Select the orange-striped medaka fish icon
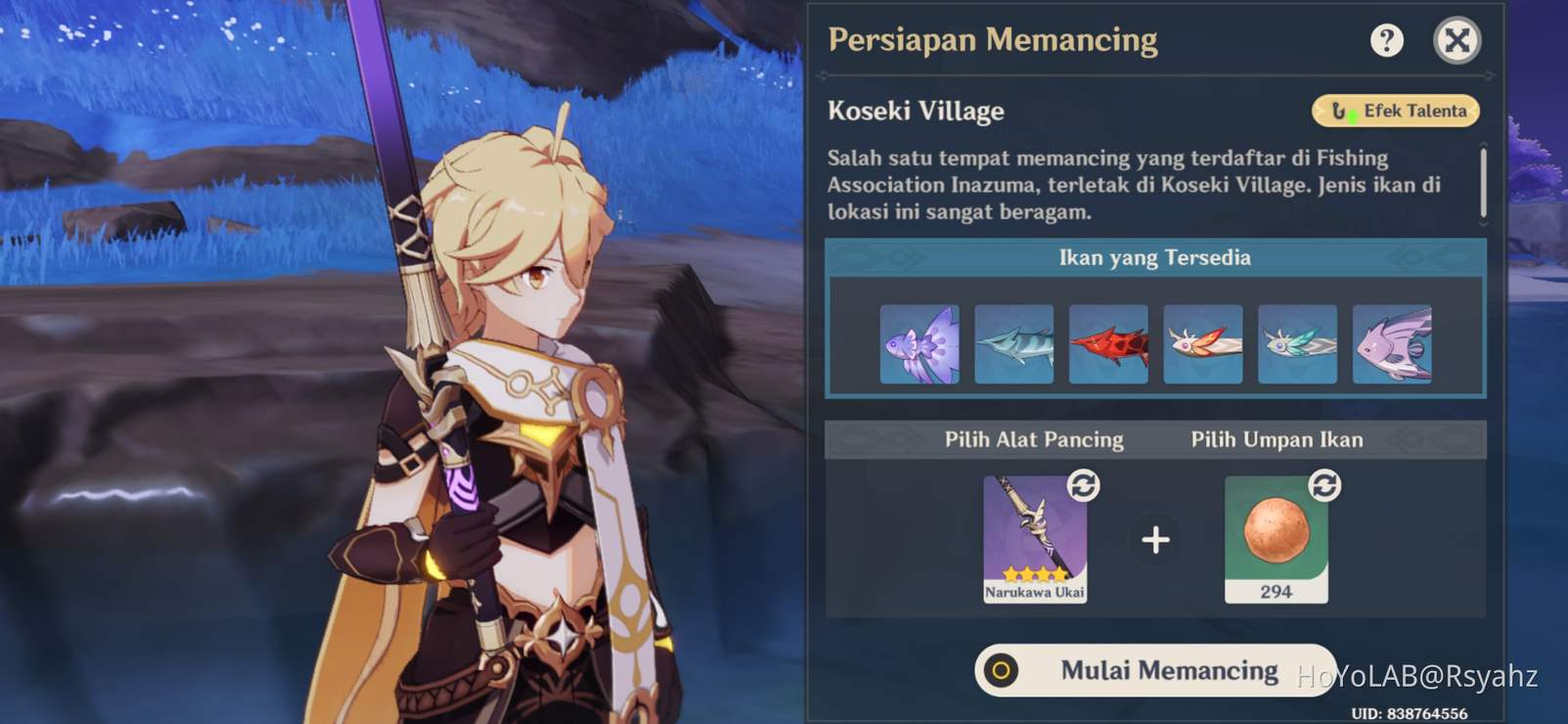This screenshot has height=724, width=1568. pyautogui.click(x=1203, y=344)
